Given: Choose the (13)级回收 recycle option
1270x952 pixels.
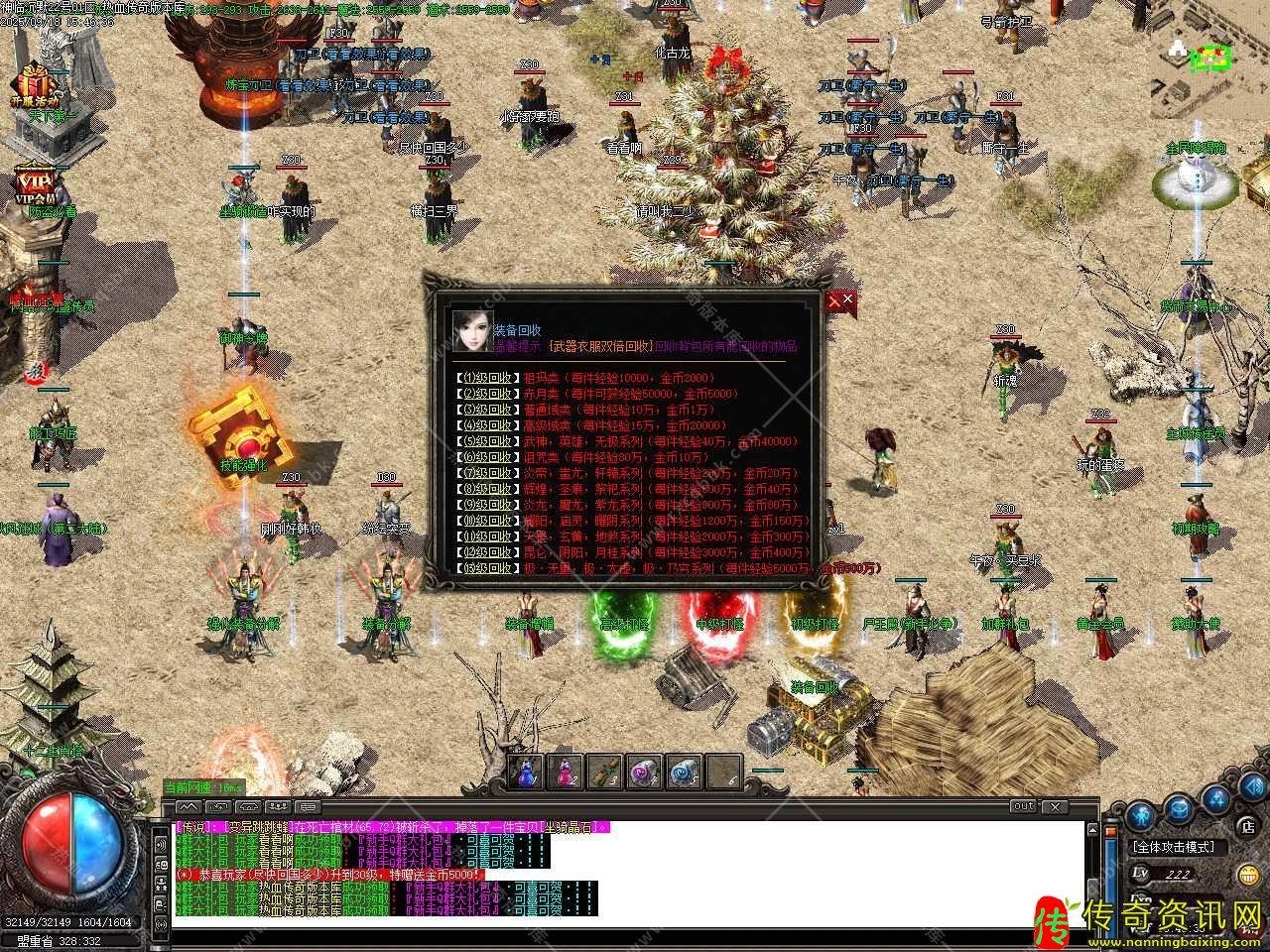Looking at the screenshot, I should 486,568.
